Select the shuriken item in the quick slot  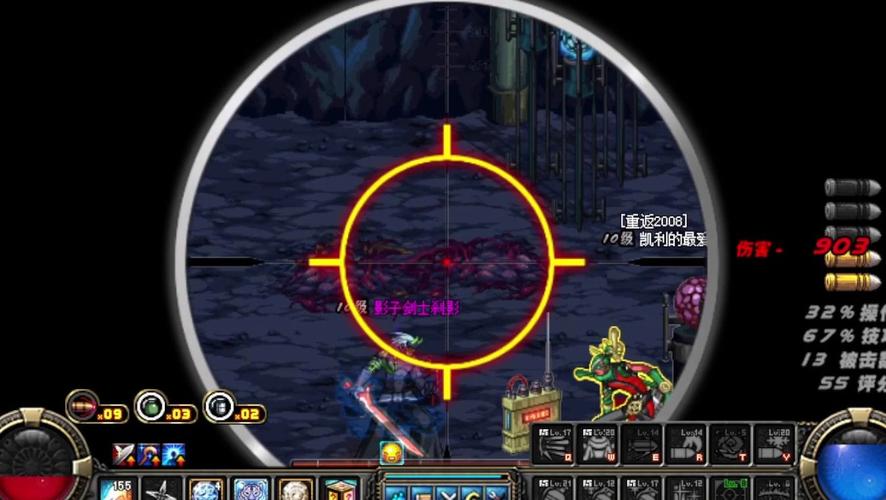161,491
